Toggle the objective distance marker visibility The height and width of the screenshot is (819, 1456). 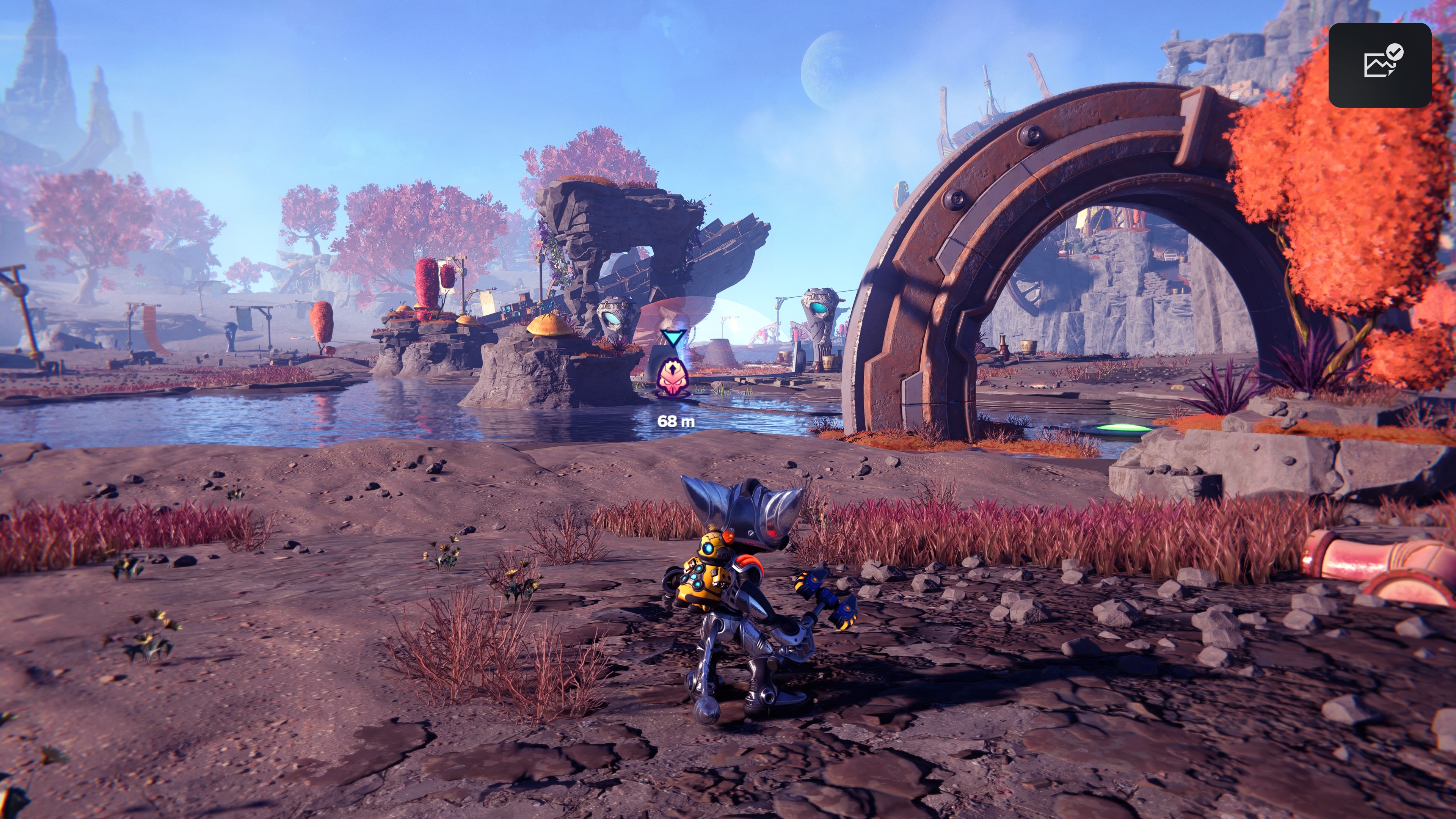[676, 421]
